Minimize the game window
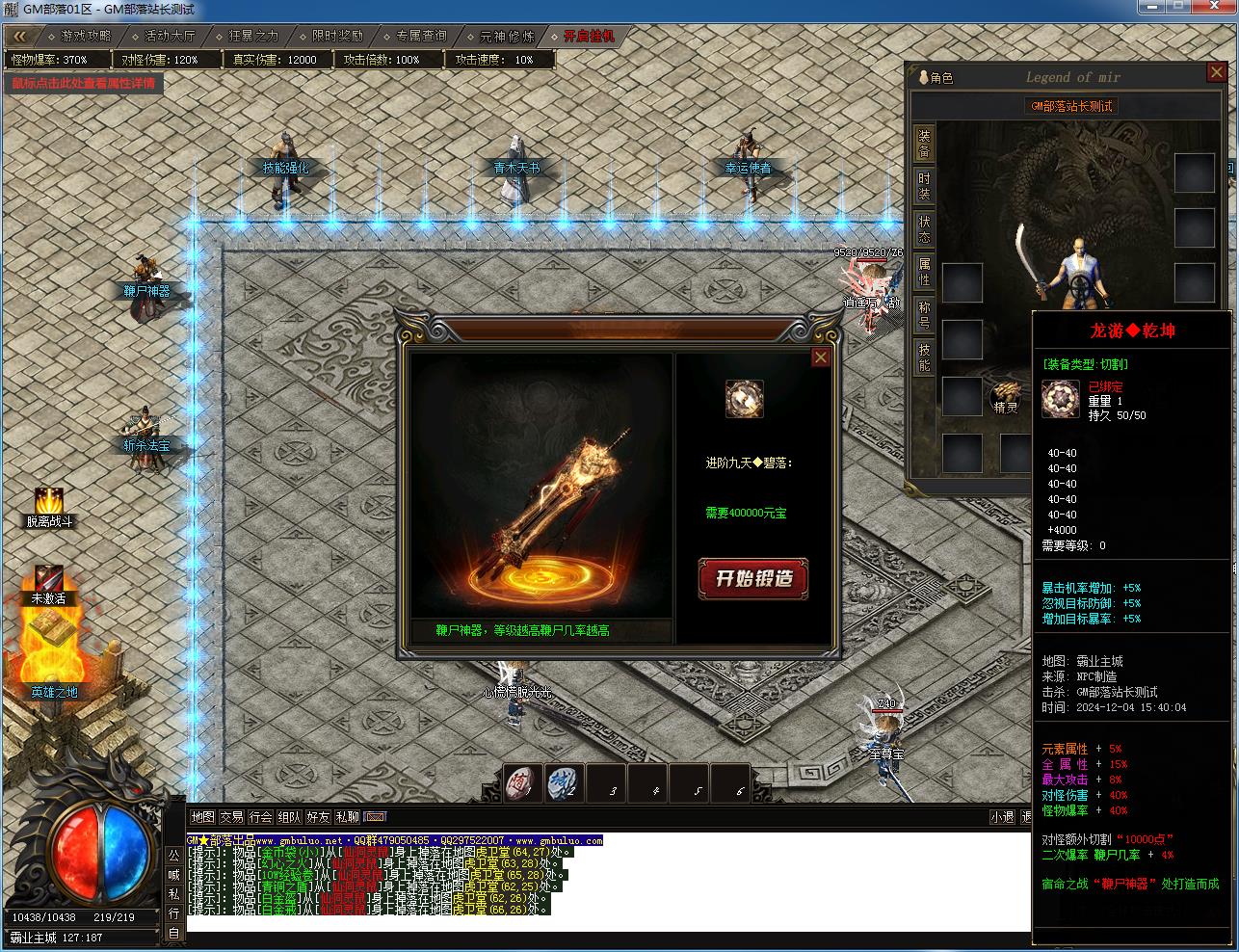Screen dimensions: 1239x952 [x=1148, y=9]
